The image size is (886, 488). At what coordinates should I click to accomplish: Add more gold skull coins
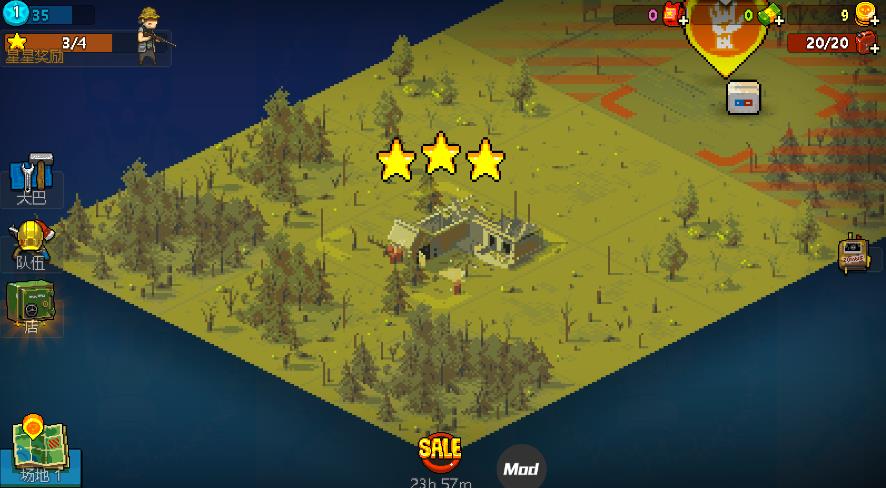866,14
